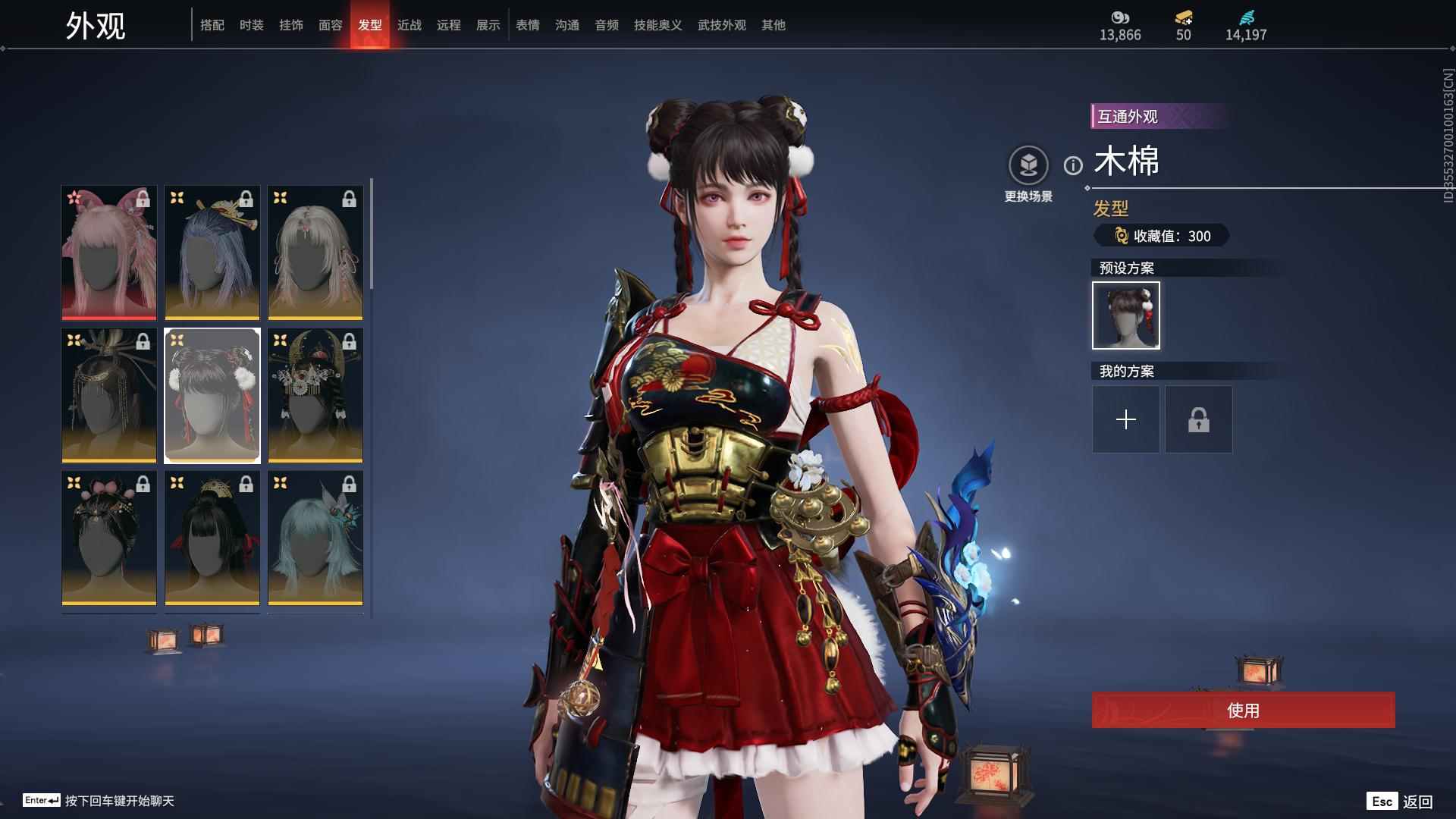Switch to the 武技外观 tab
Viewport: 1456px width, 819px height.
720,24
